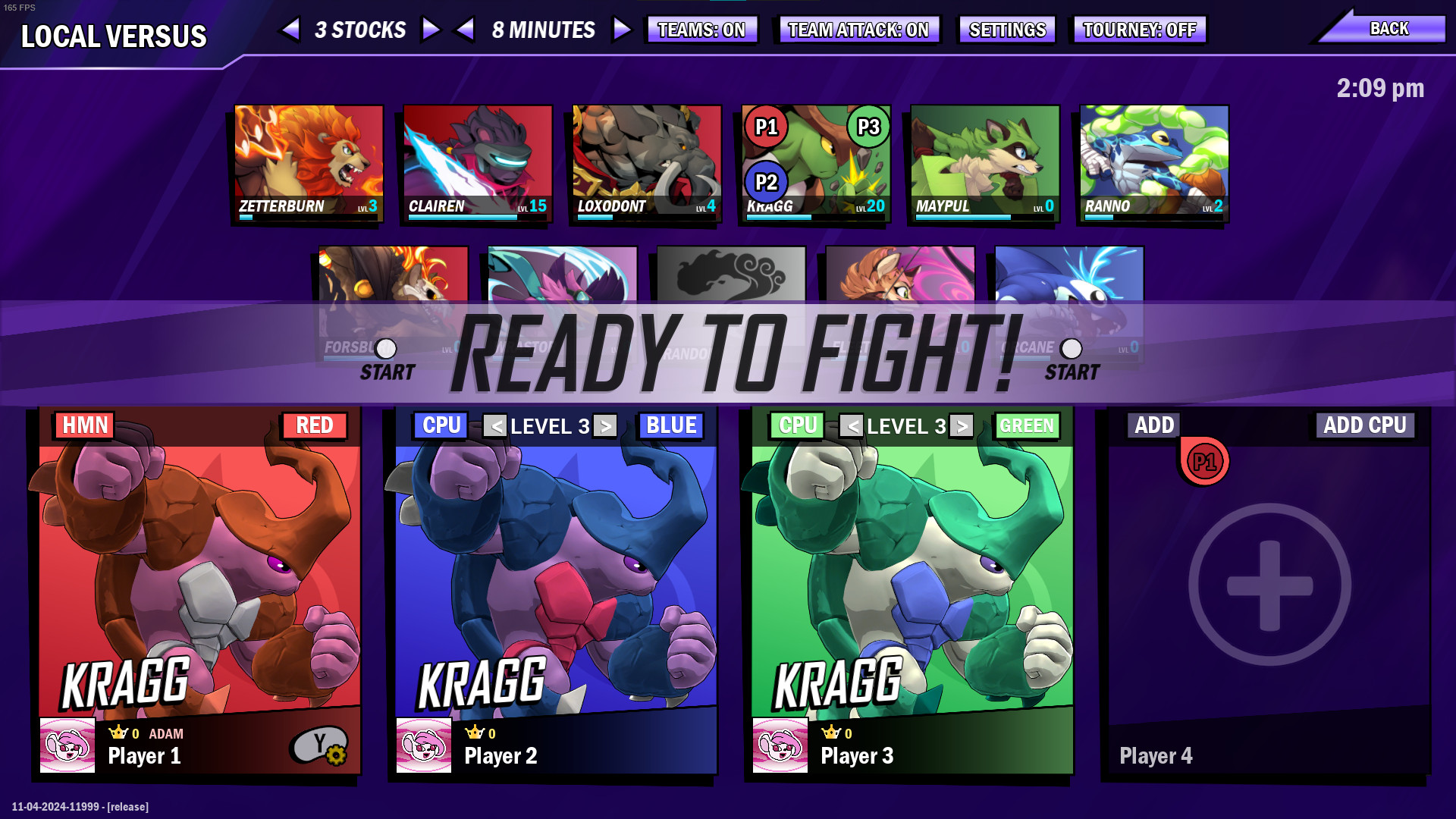Select Orcane's character portrait
1456x819 pixels.
pyautogui.click(x=1066, y=296)
